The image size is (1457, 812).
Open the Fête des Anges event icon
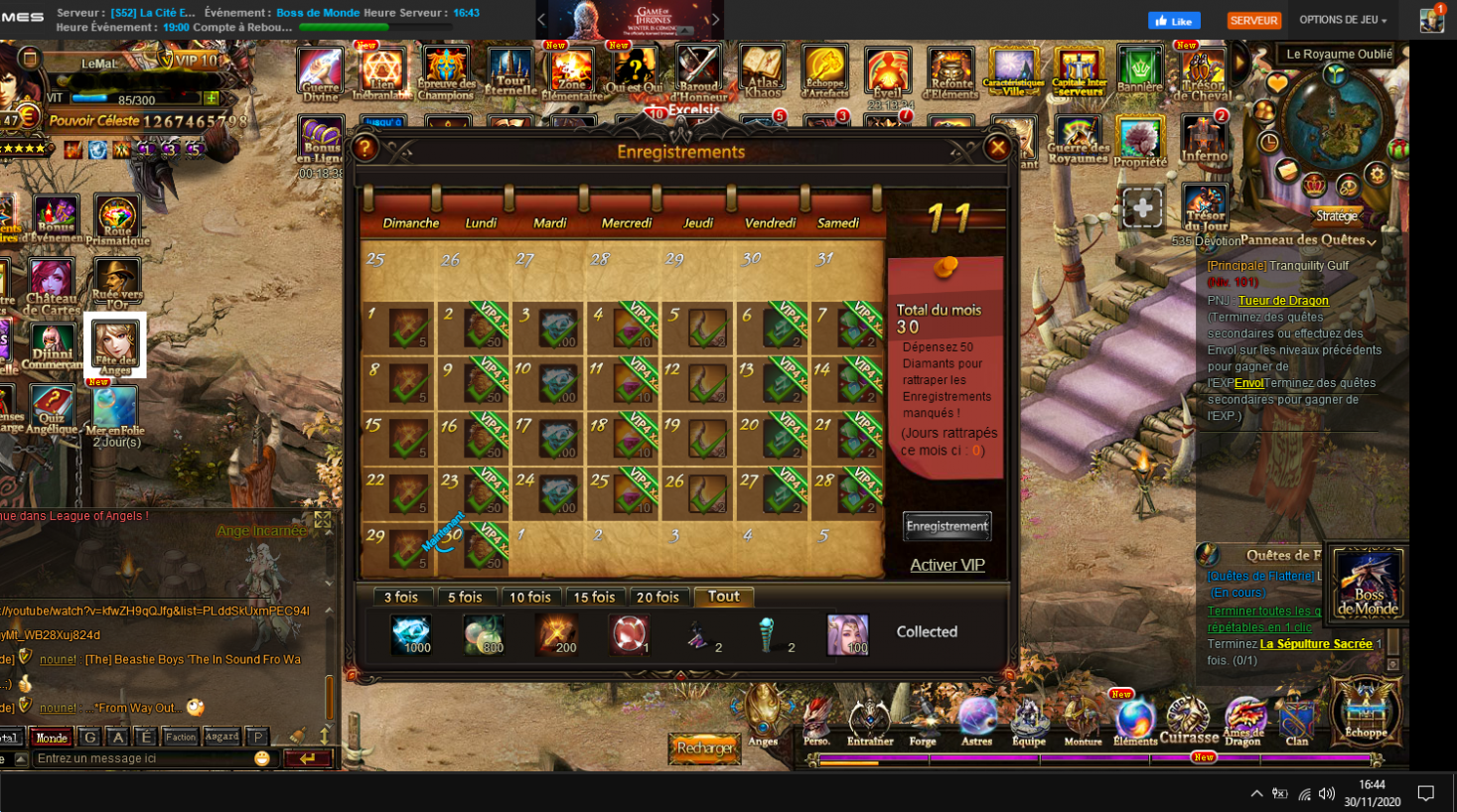[115, 344]
